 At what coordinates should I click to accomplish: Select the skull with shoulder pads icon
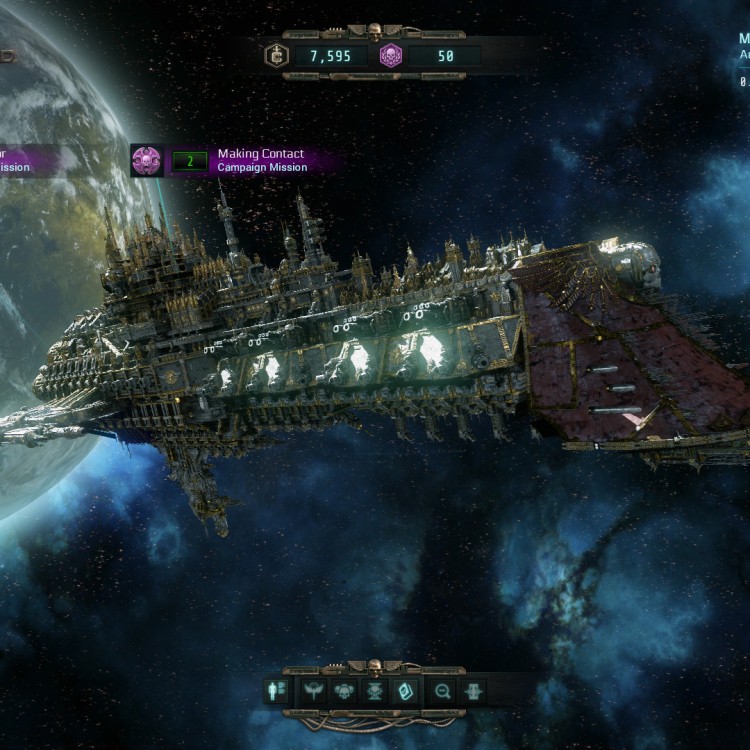pyautogui.click(x=343, y=691)
